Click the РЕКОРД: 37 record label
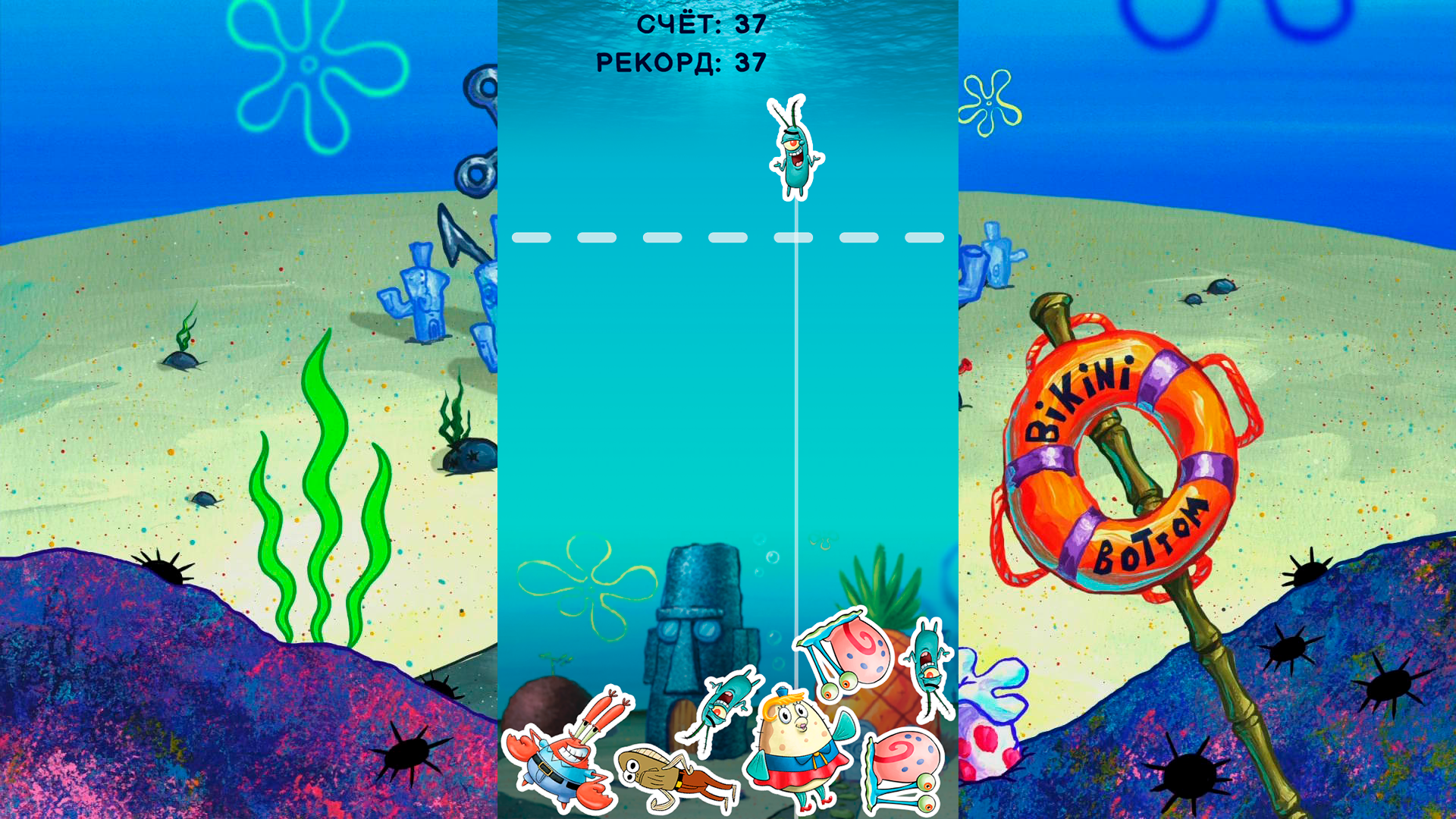Image resolution: width=1456 pixels, height=819 pixels. click(x=681, y=63)
